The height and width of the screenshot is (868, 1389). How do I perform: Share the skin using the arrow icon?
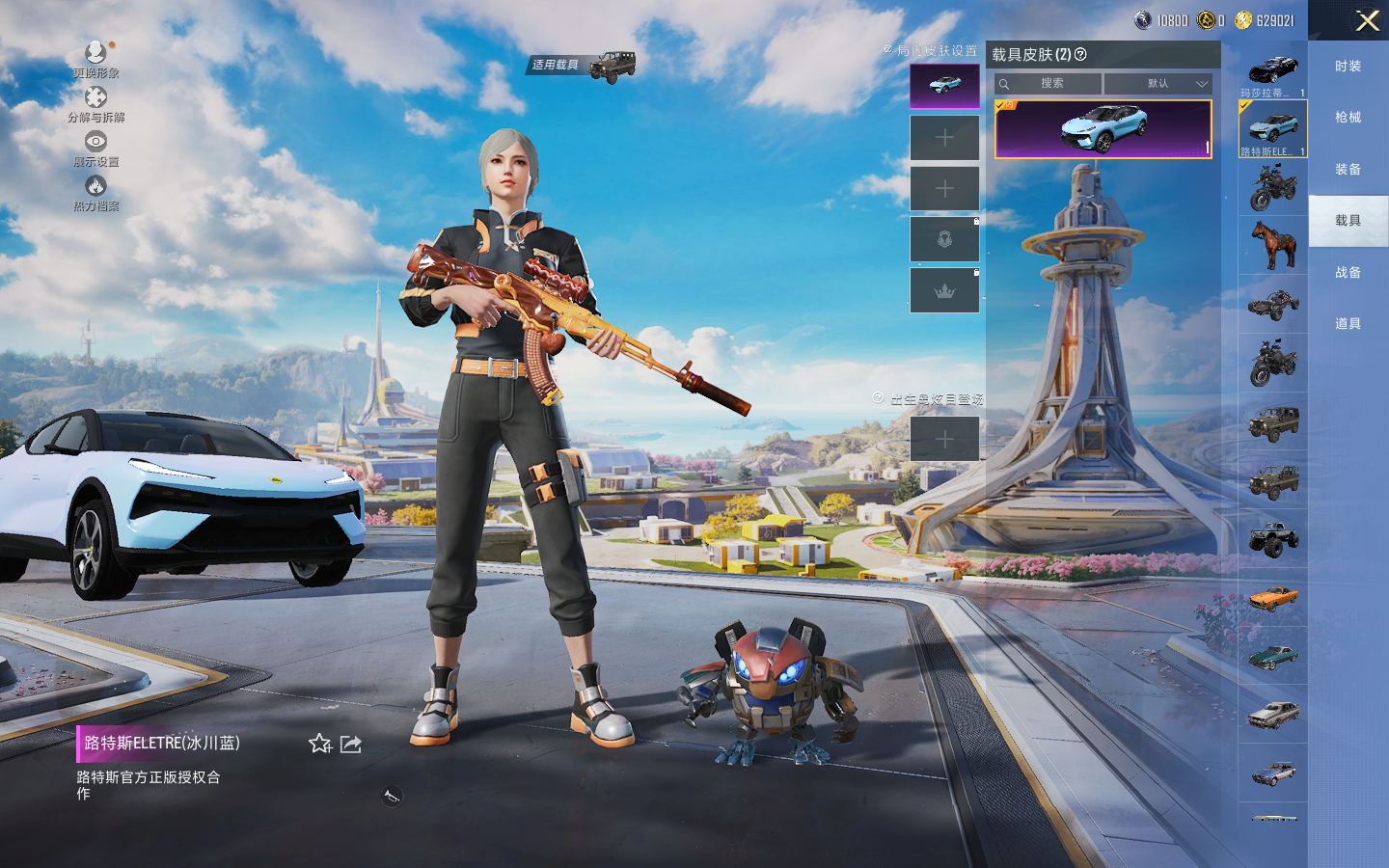351,744
